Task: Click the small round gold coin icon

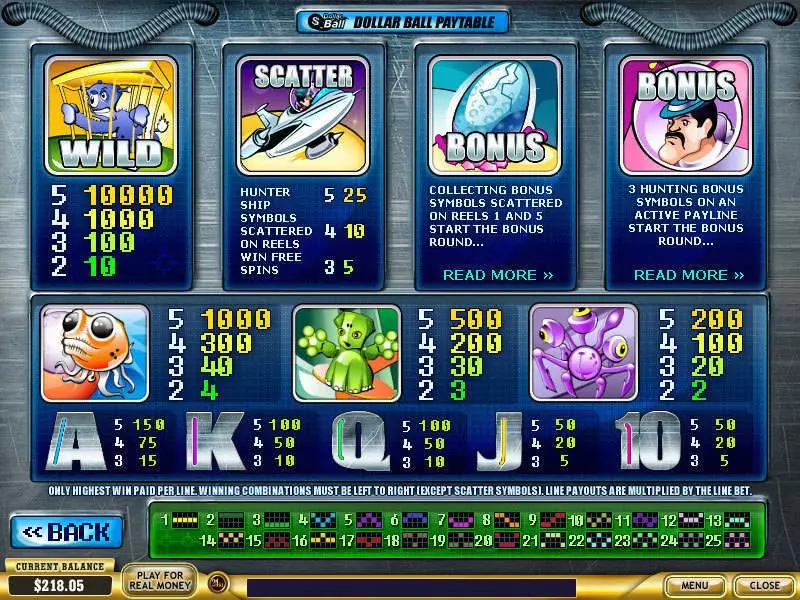Action: pos(216,581)
